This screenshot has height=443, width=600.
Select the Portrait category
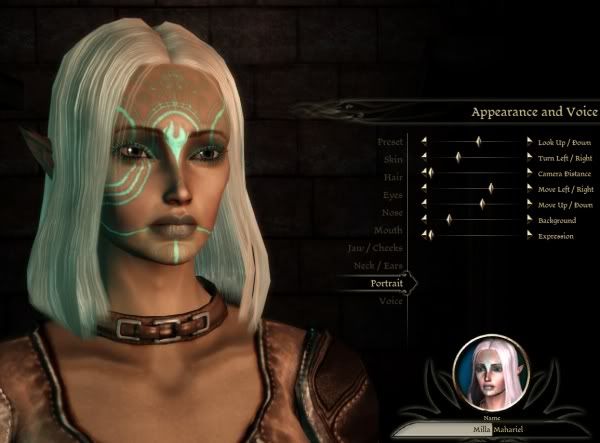pos(386,283)
